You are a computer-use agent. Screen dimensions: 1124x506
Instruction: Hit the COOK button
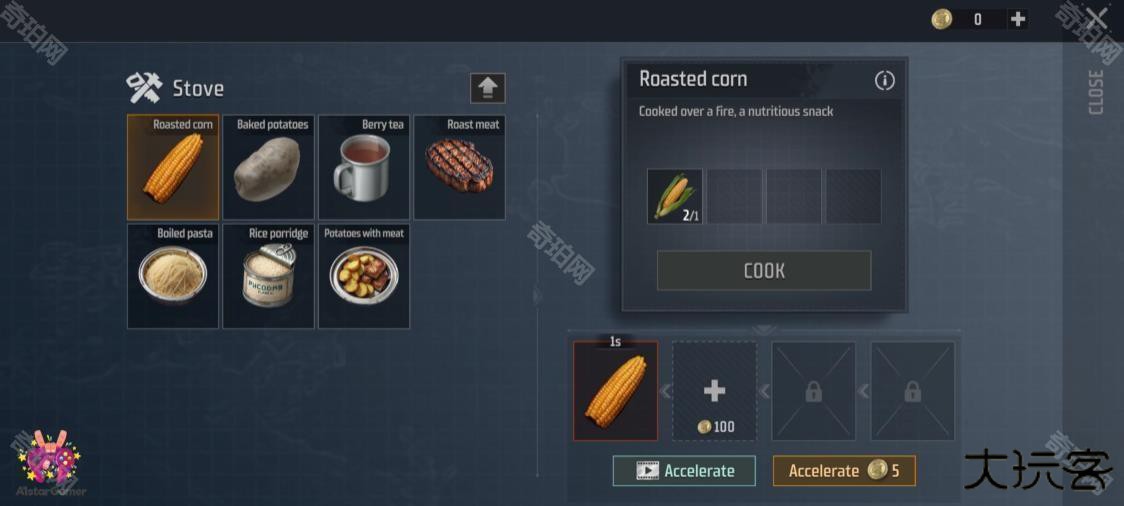[764, 271]
